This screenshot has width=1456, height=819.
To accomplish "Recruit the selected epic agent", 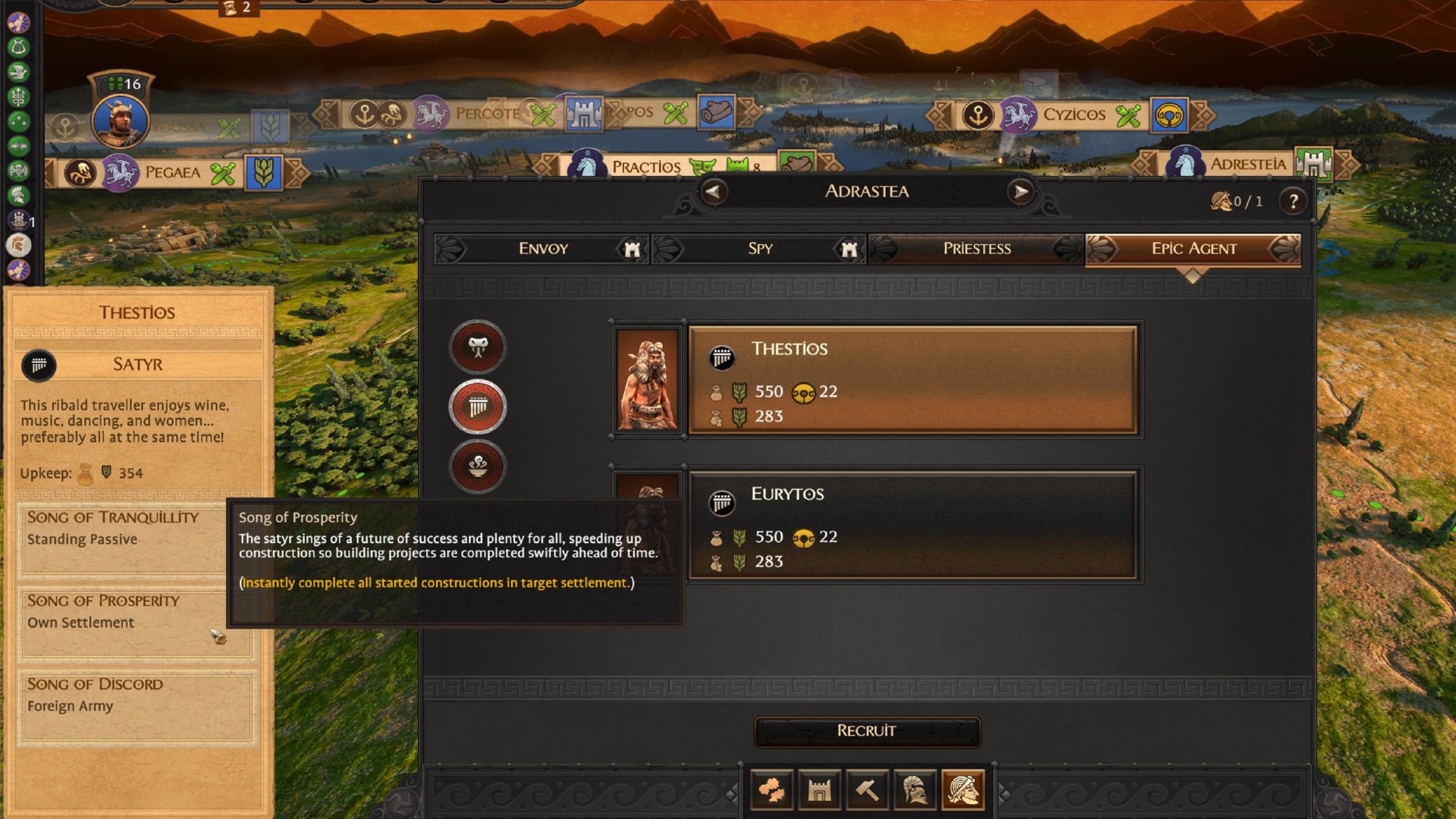I will click(867, 731).
